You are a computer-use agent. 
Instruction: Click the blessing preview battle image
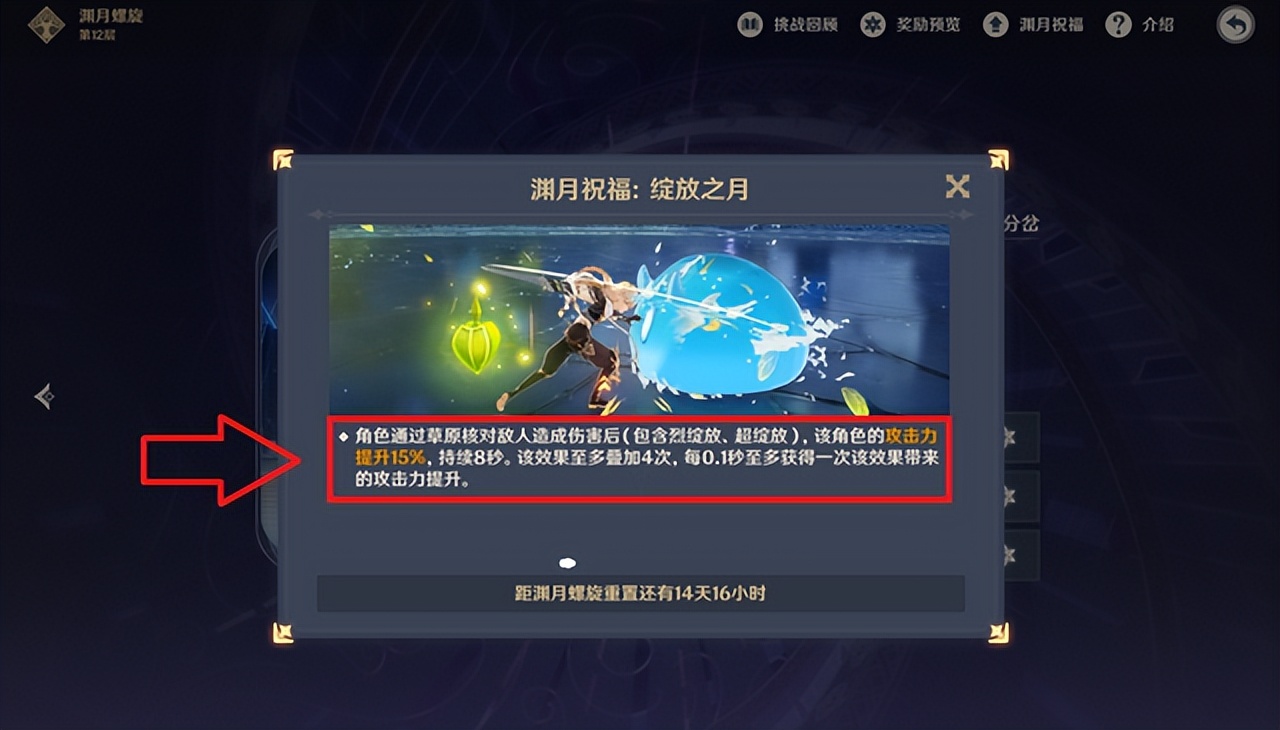637,315
